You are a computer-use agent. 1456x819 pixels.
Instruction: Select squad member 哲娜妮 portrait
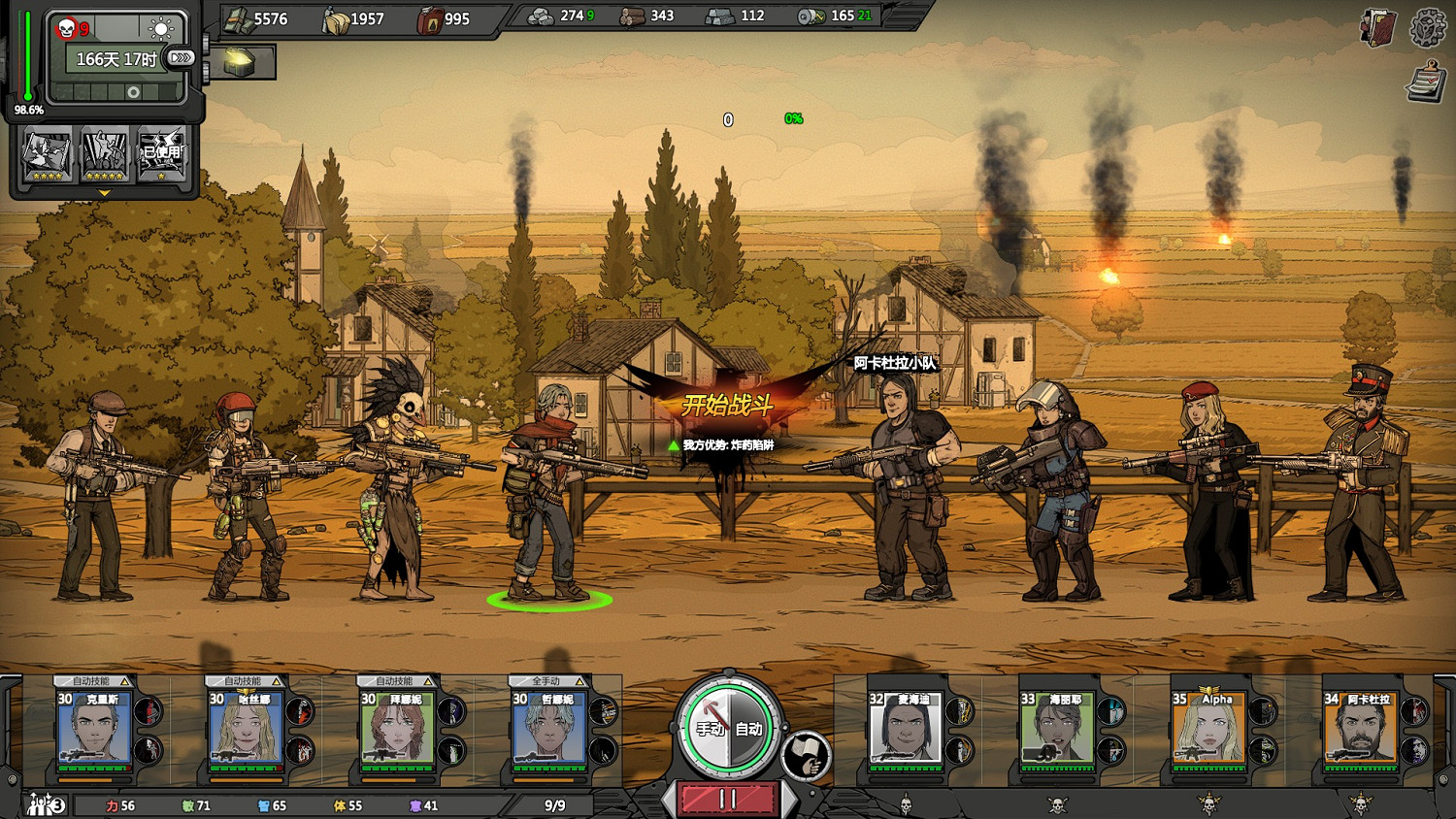(x=548, y=728)
